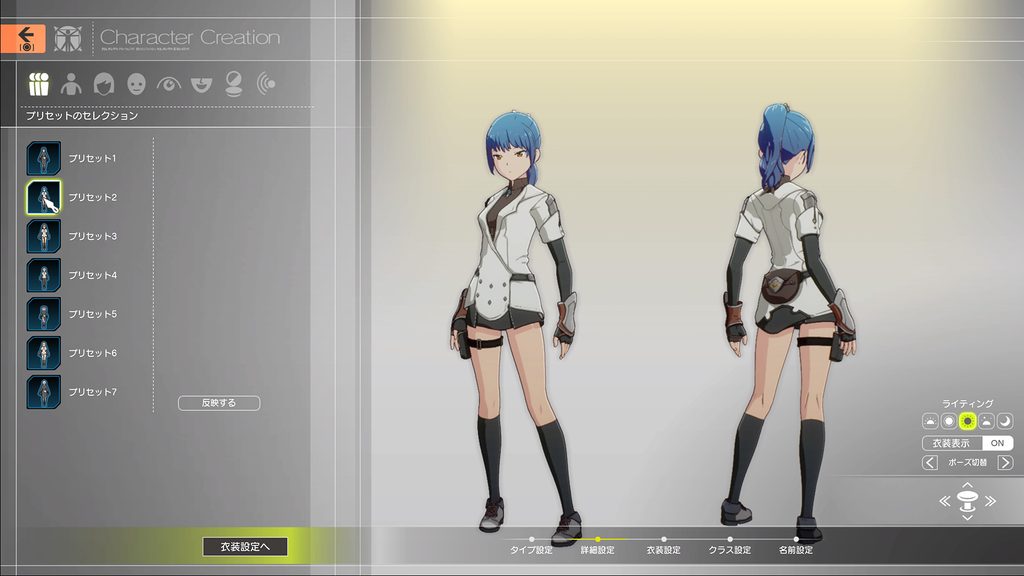
Task: Rotate the character with the double right chevron
Action: [990, 501]
